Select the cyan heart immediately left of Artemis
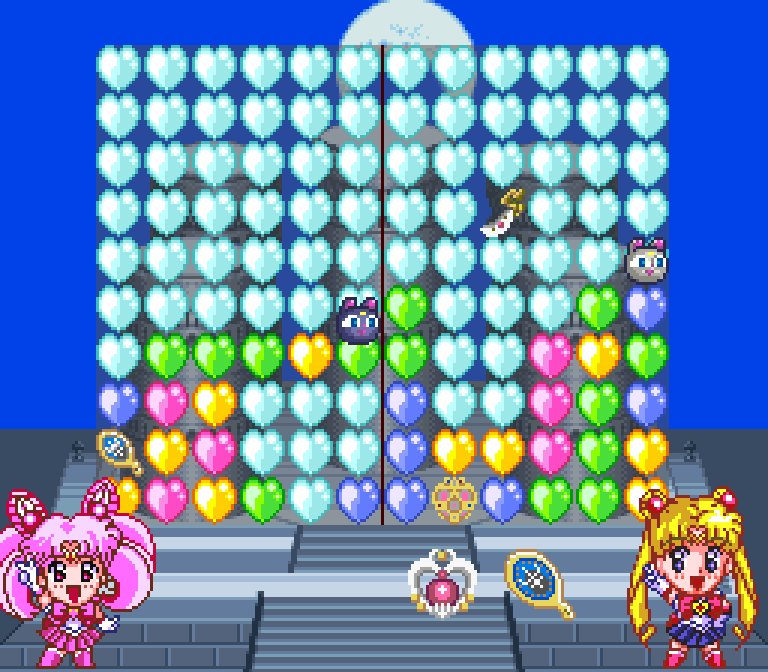Viewport: 768px width, 672px height. coord(598,259)
